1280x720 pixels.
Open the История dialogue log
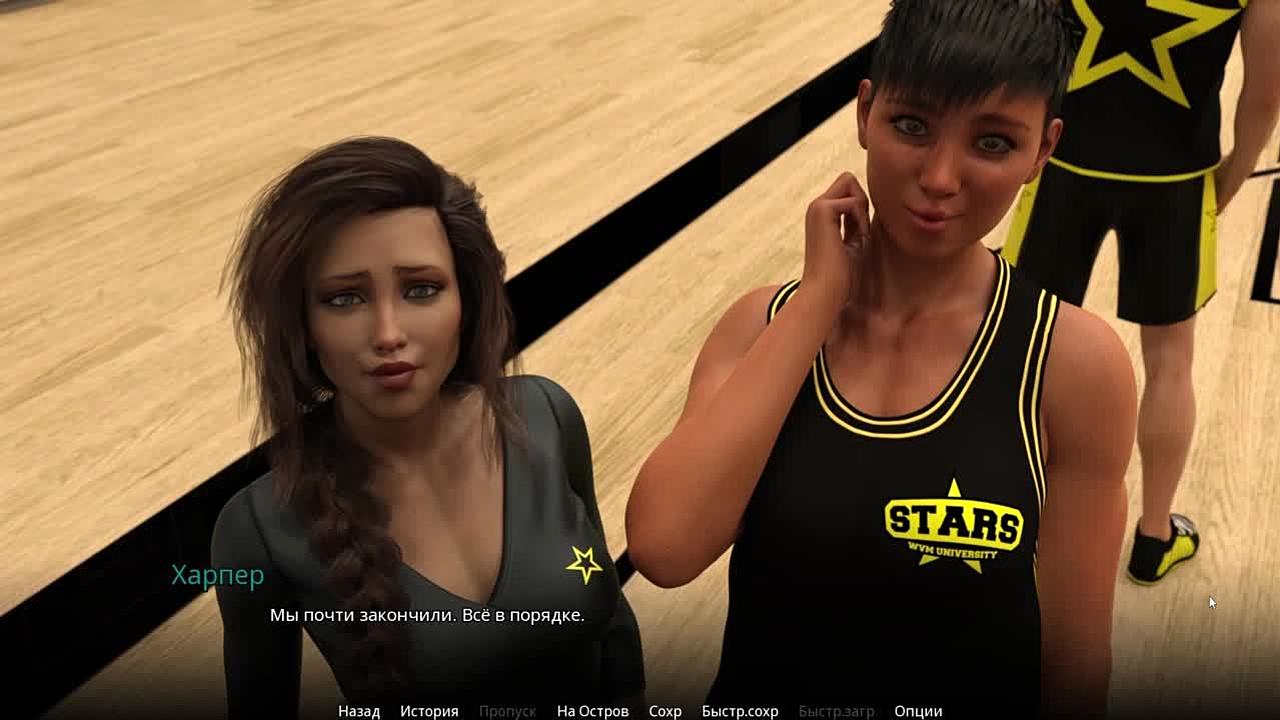tap(429, 711)
